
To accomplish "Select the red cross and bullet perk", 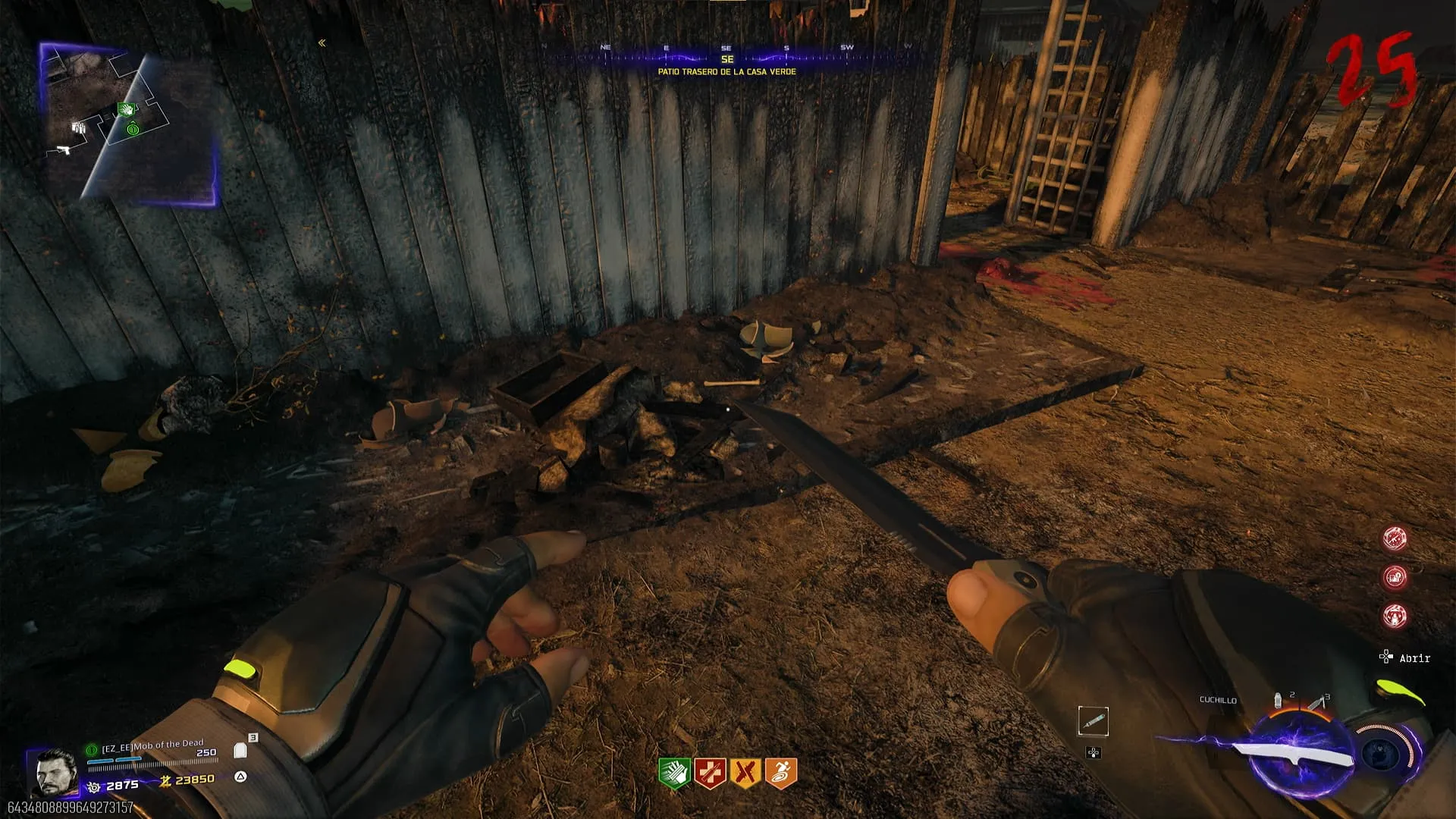I will tap(710, 773).
